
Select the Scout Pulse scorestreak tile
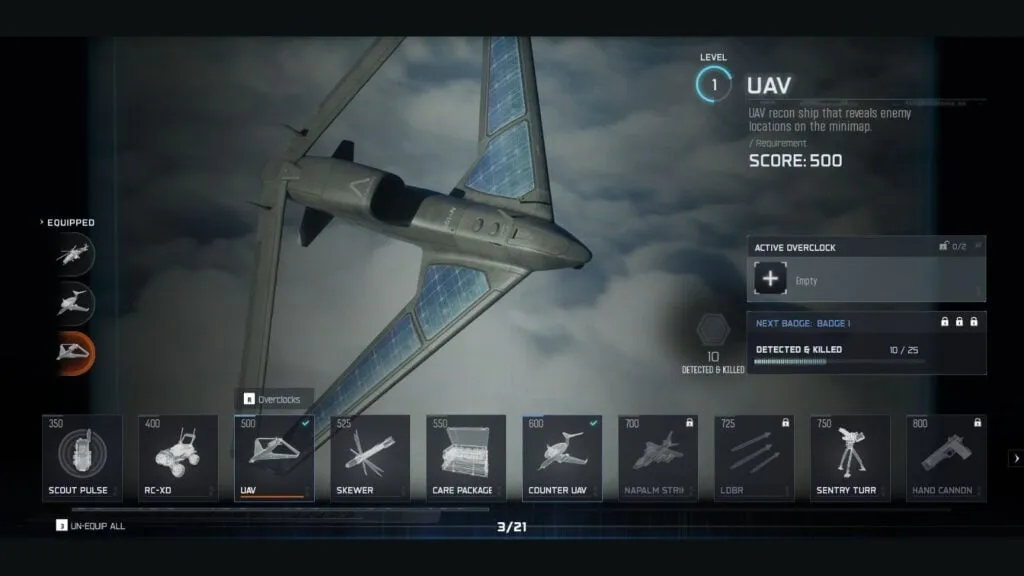(83, 458)
